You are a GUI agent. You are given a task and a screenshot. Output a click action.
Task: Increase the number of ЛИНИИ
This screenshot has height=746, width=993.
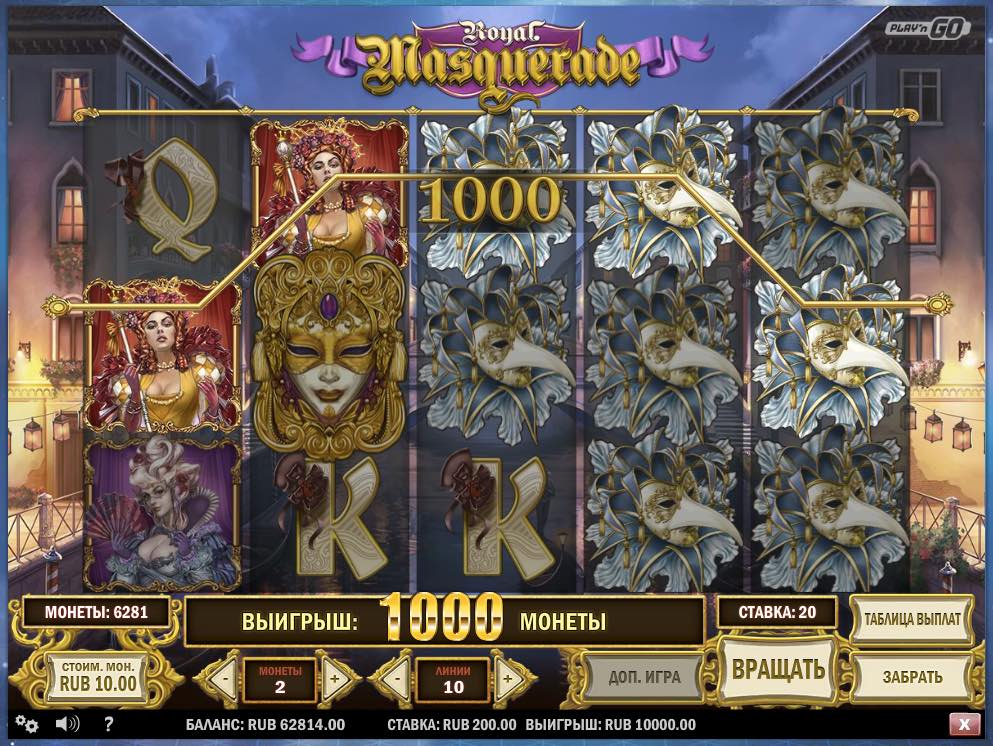tap(508, 679)
